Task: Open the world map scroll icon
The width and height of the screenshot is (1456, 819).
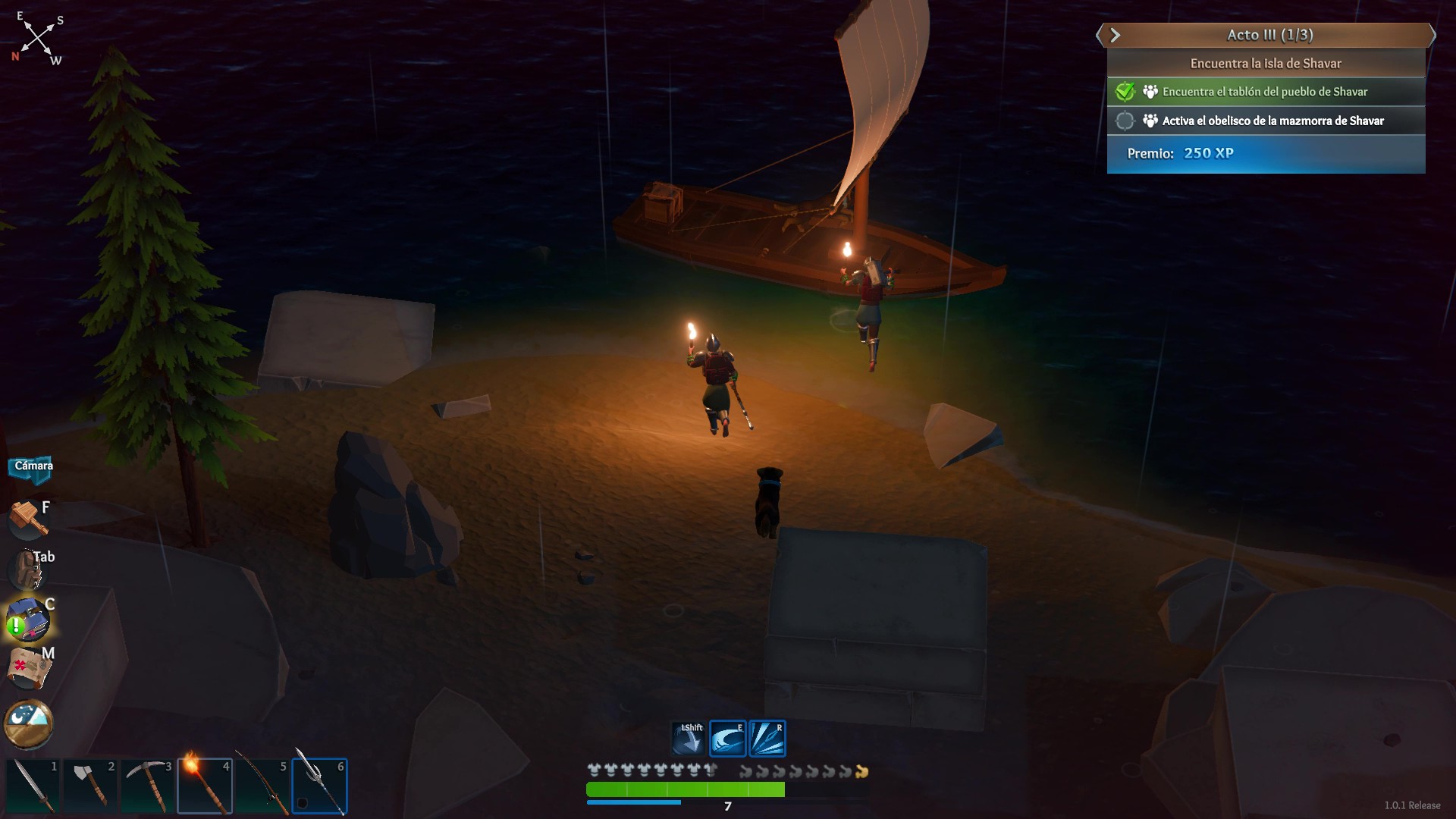Action: pyautogui.click(x=29, y=668)
